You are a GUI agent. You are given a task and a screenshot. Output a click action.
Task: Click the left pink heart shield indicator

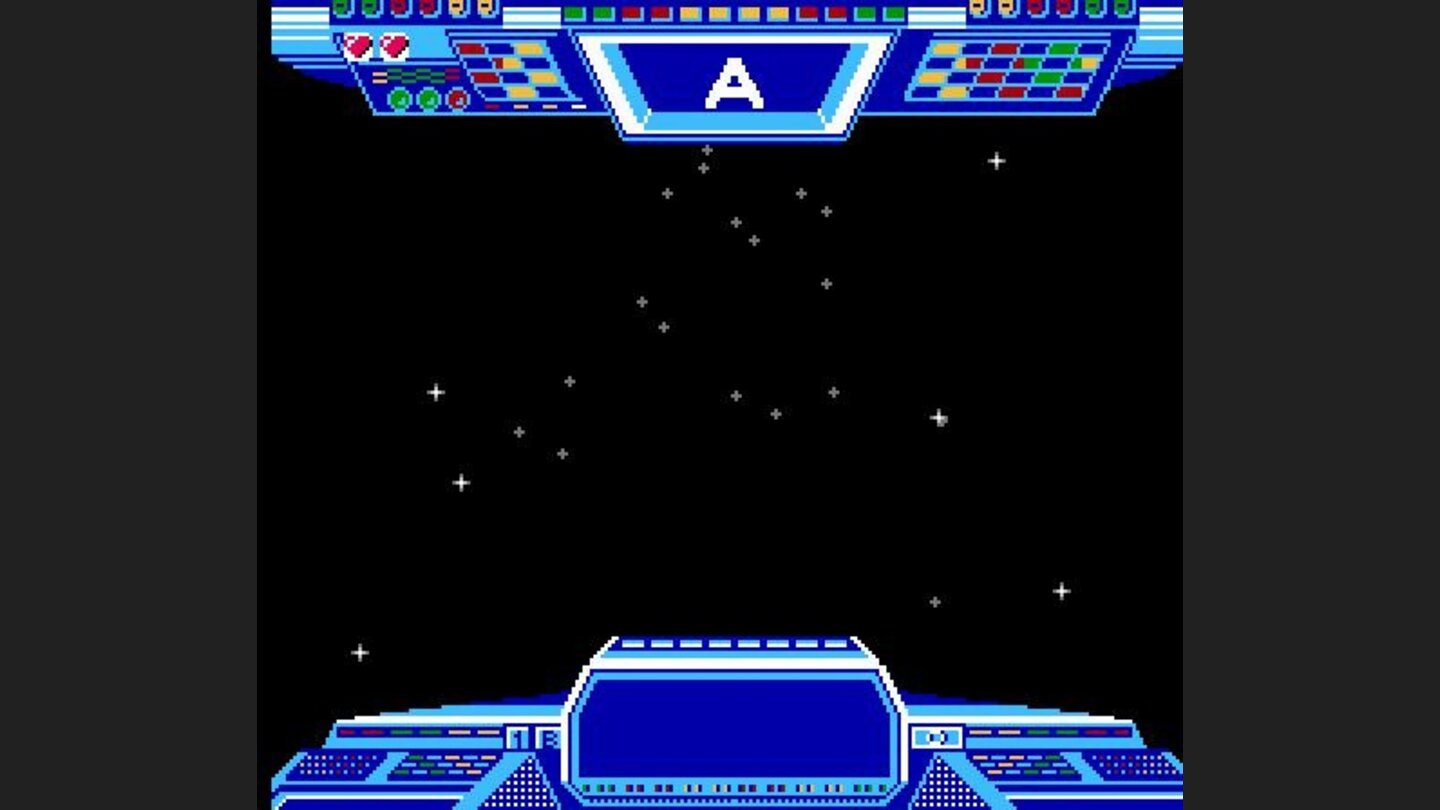(356, 44)
